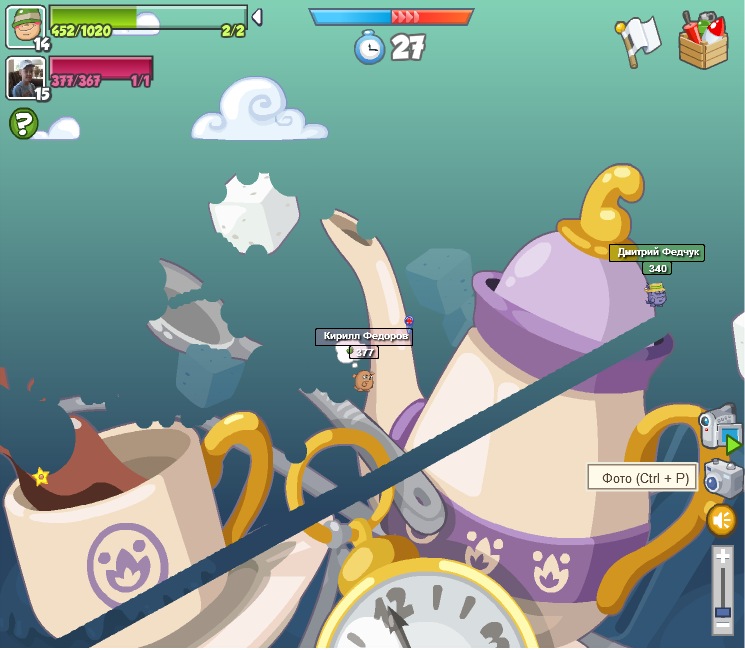Open the help question mark button
The width and height of the screenshot is (745, 650).
(23, 123)
